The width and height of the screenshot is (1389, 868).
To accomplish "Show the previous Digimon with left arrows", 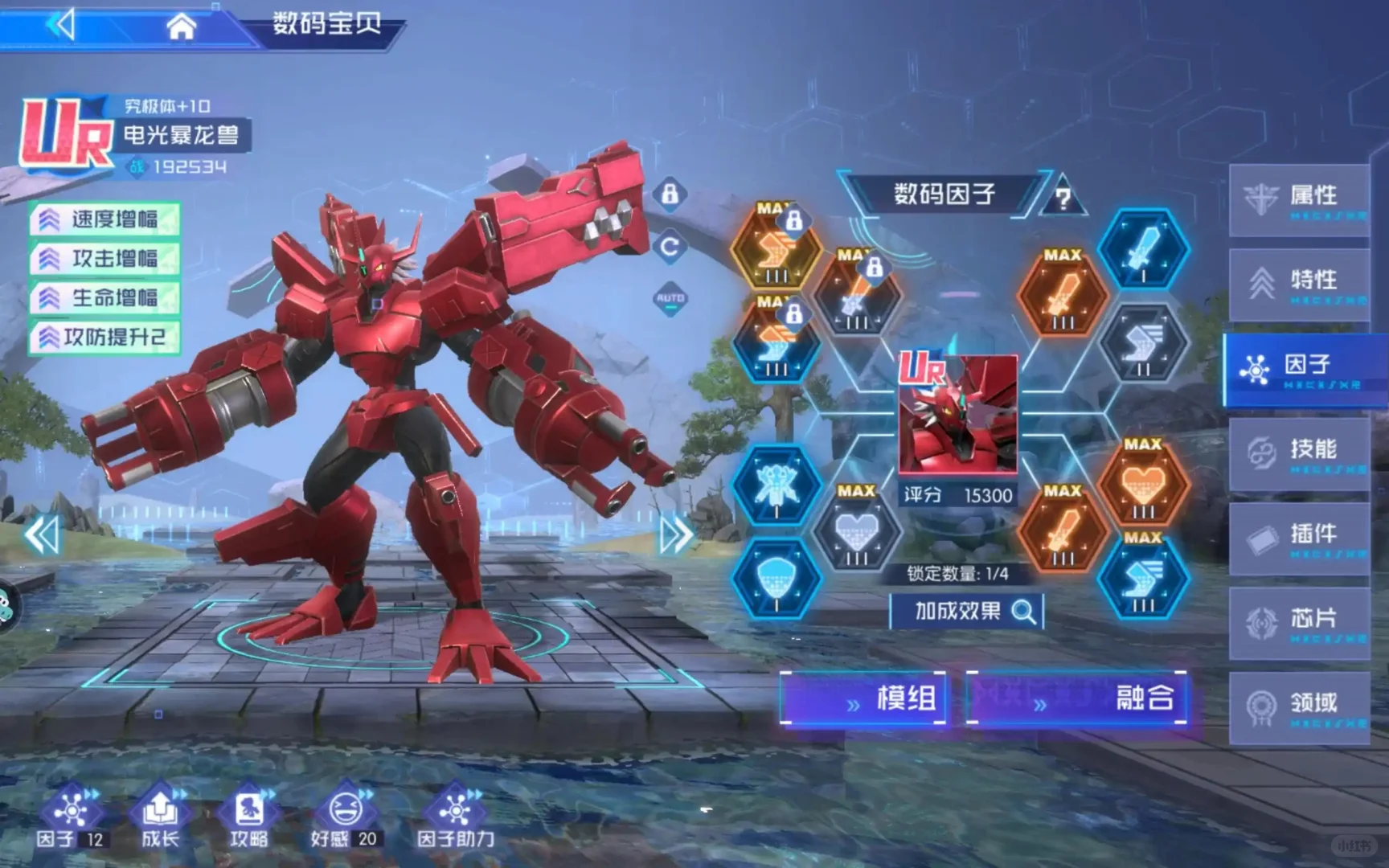I will 42,534.
